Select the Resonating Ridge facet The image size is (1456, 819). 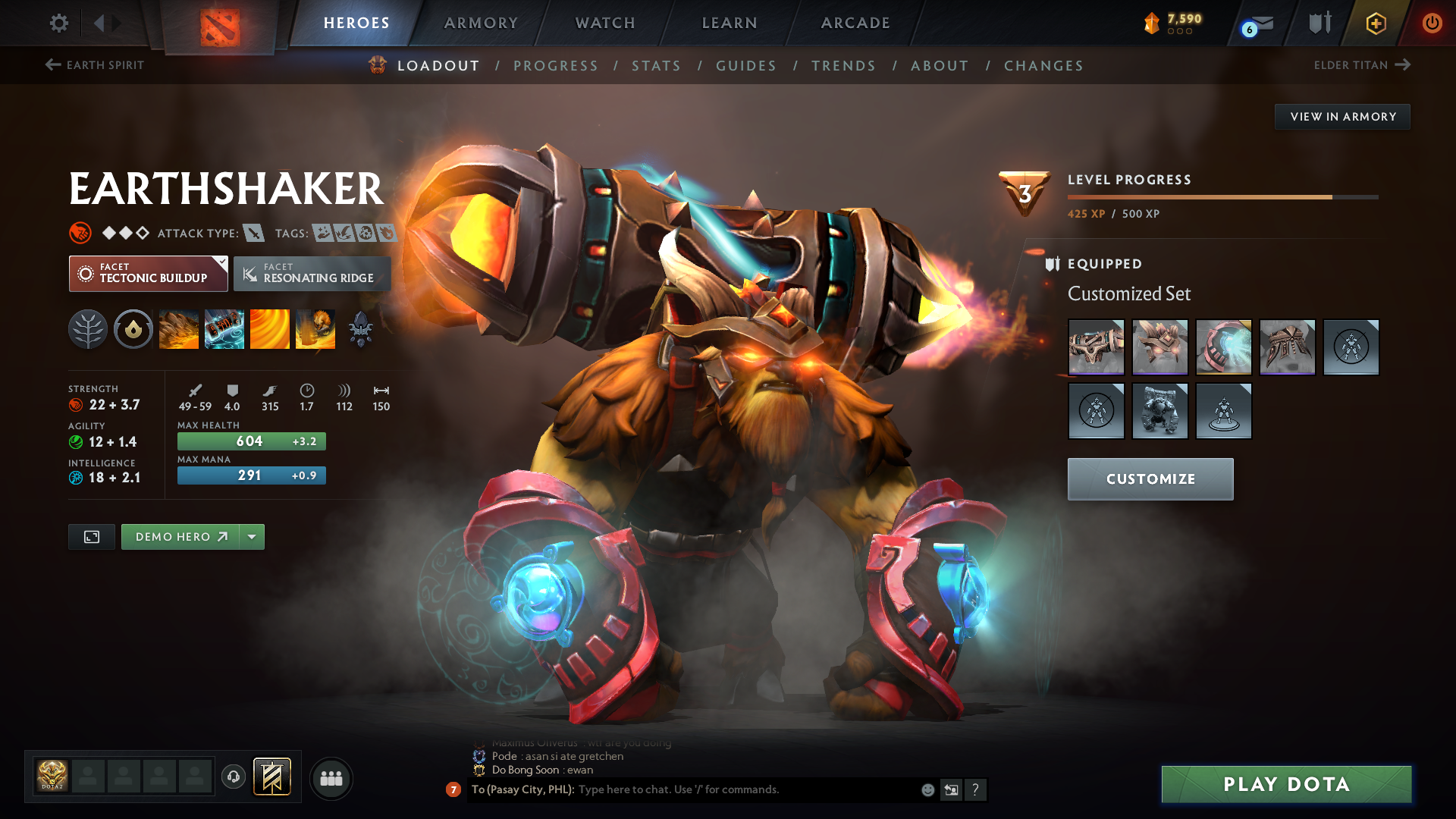(x=312, y=274)
